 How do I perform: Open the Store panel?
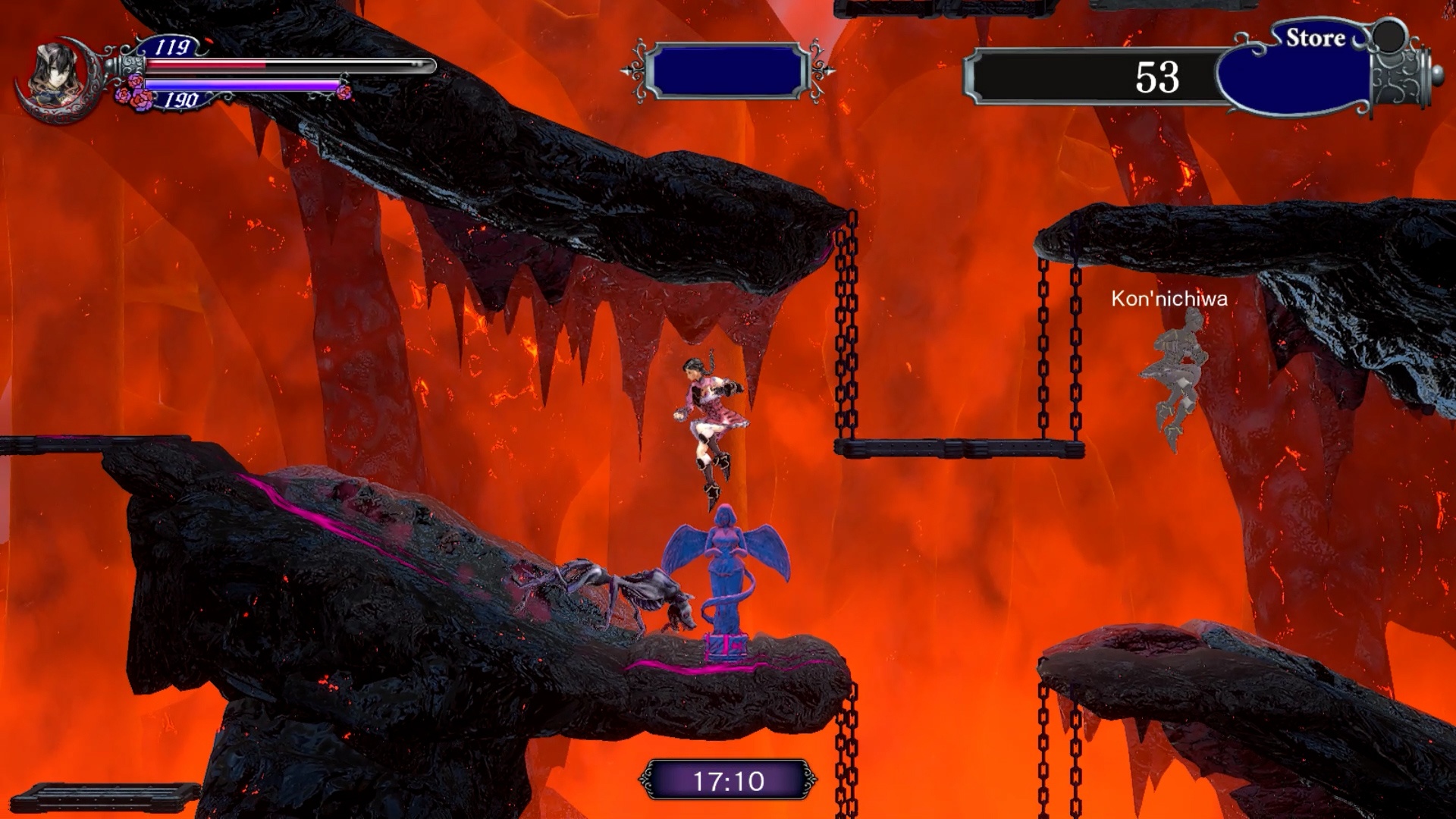pos(1314,39)
